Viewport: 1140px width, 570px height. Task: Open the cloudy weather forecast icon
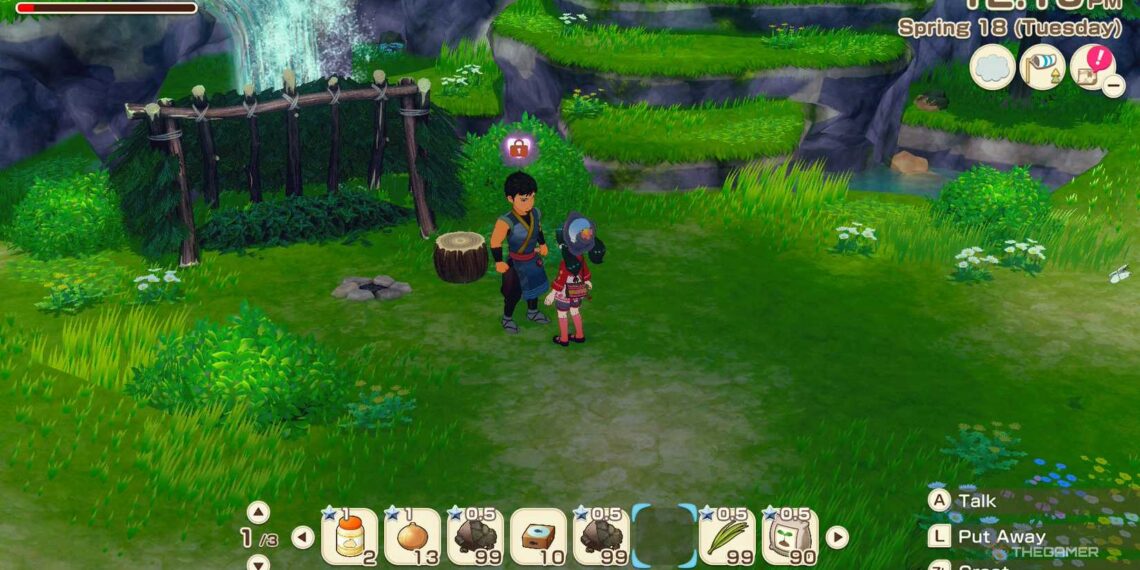[992, 67]
